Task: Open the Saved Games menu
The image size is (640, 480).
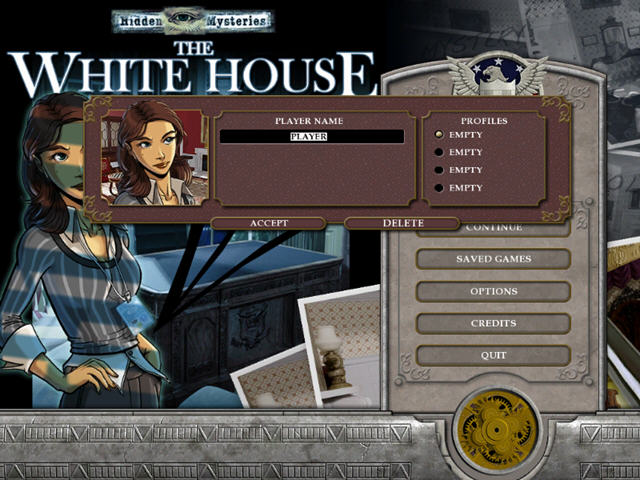Action: pyautogui.click(x=493, y=259)
